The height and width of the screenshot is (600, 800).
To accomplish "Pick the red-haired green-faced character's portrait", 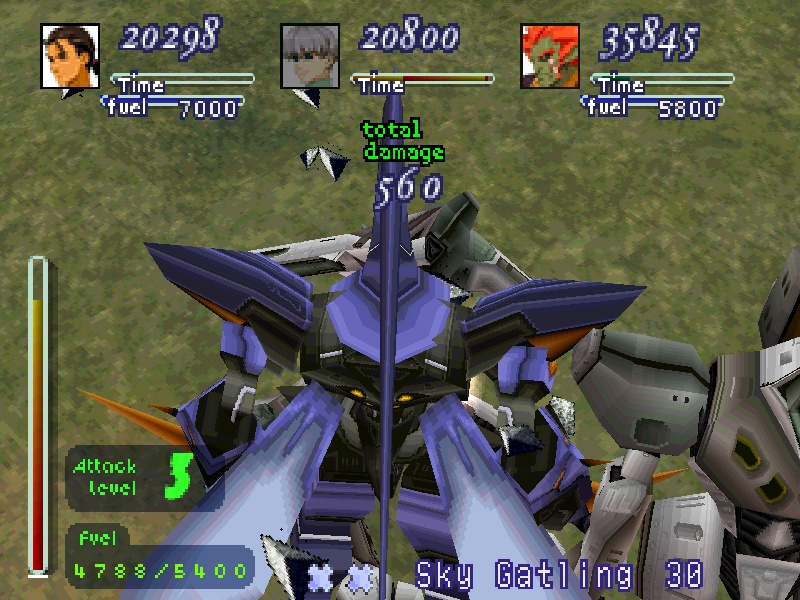I will 550,55.
